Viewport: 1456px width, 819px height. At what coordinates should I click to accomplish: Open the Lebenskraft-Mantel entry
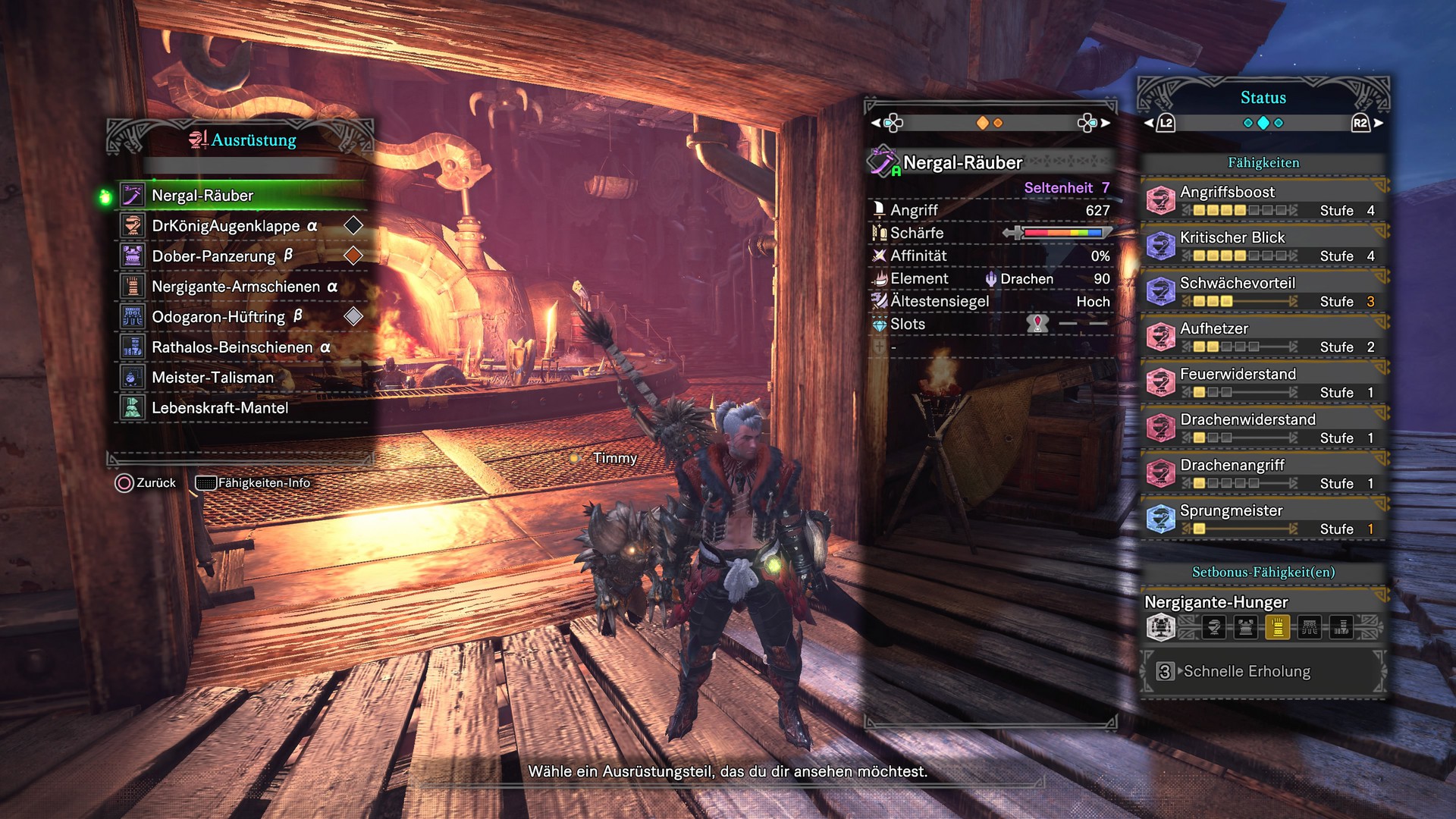(220, 408)
